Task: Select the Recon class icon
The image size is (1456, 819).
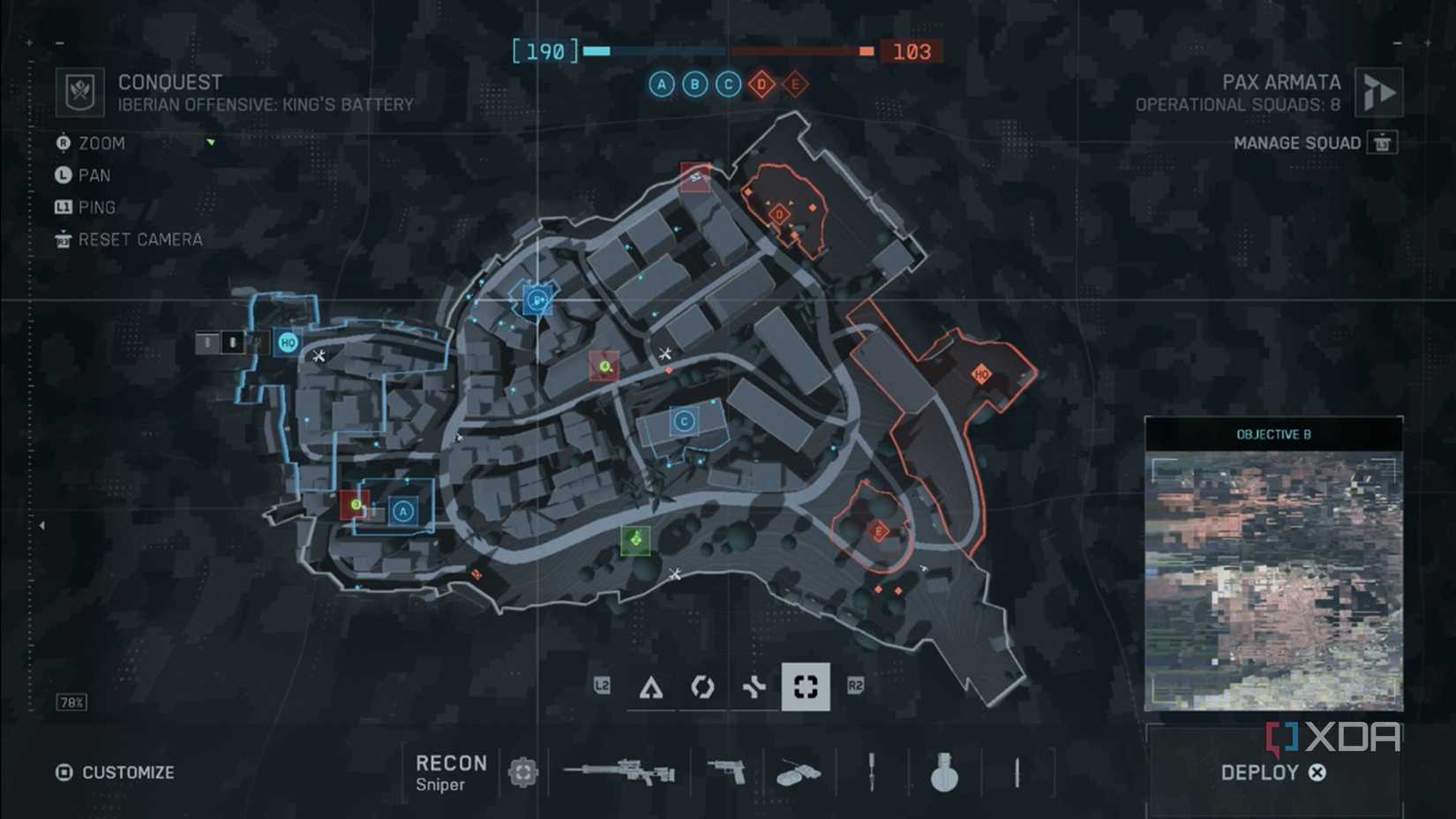Action: (522, 770)
